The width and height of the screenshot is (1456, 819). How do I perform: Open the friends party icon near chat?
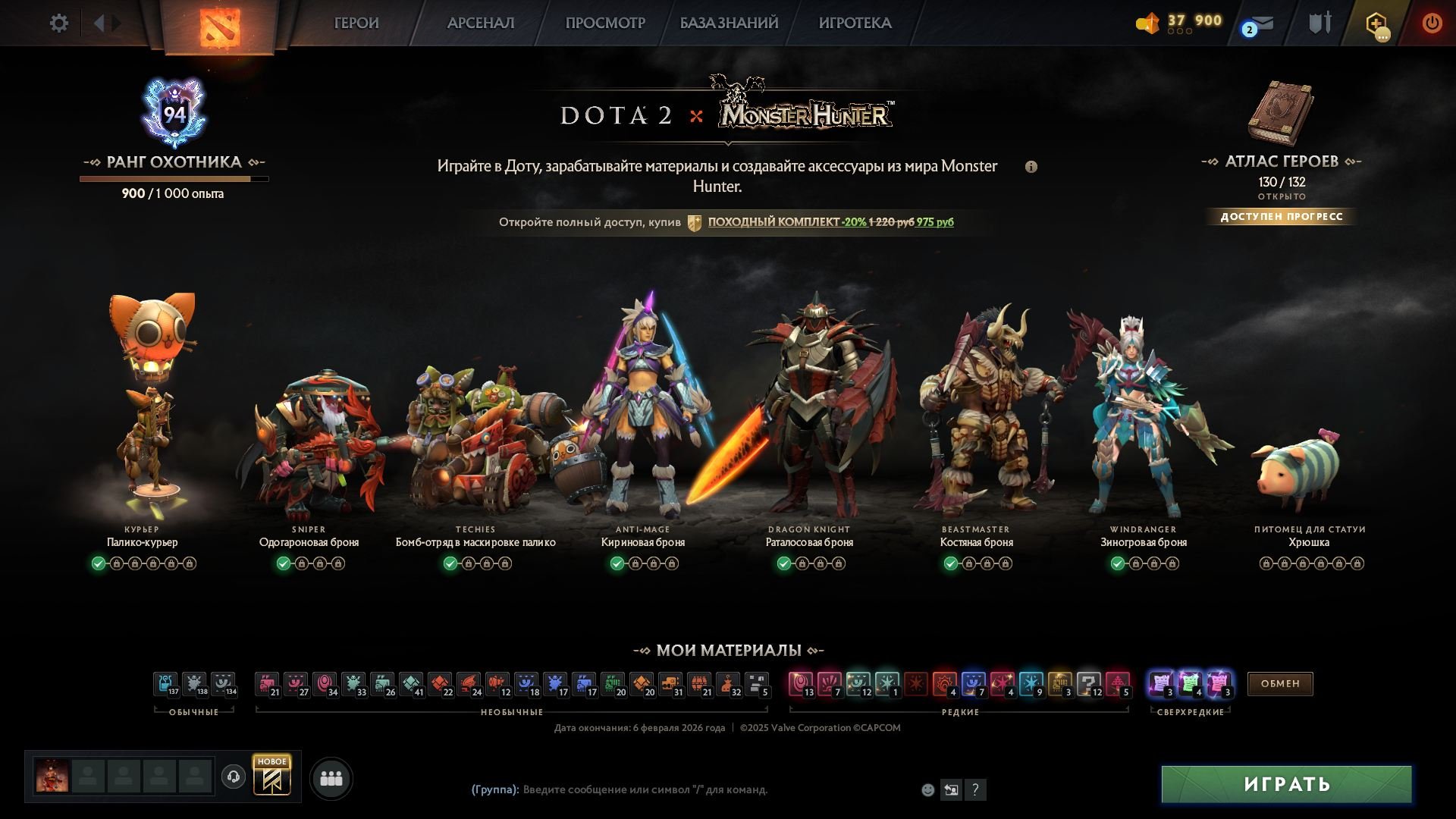(x=331, y=778)
